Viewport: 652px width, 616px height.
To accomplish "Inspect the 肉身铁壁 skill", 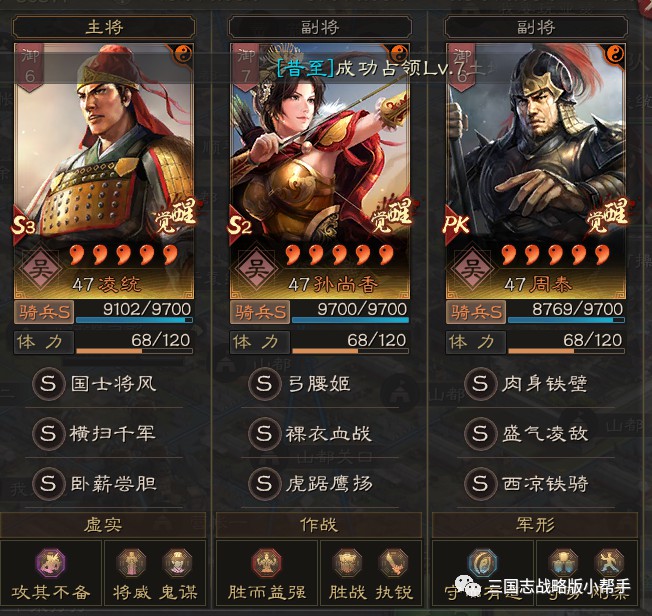I will (x=536, y=382).
